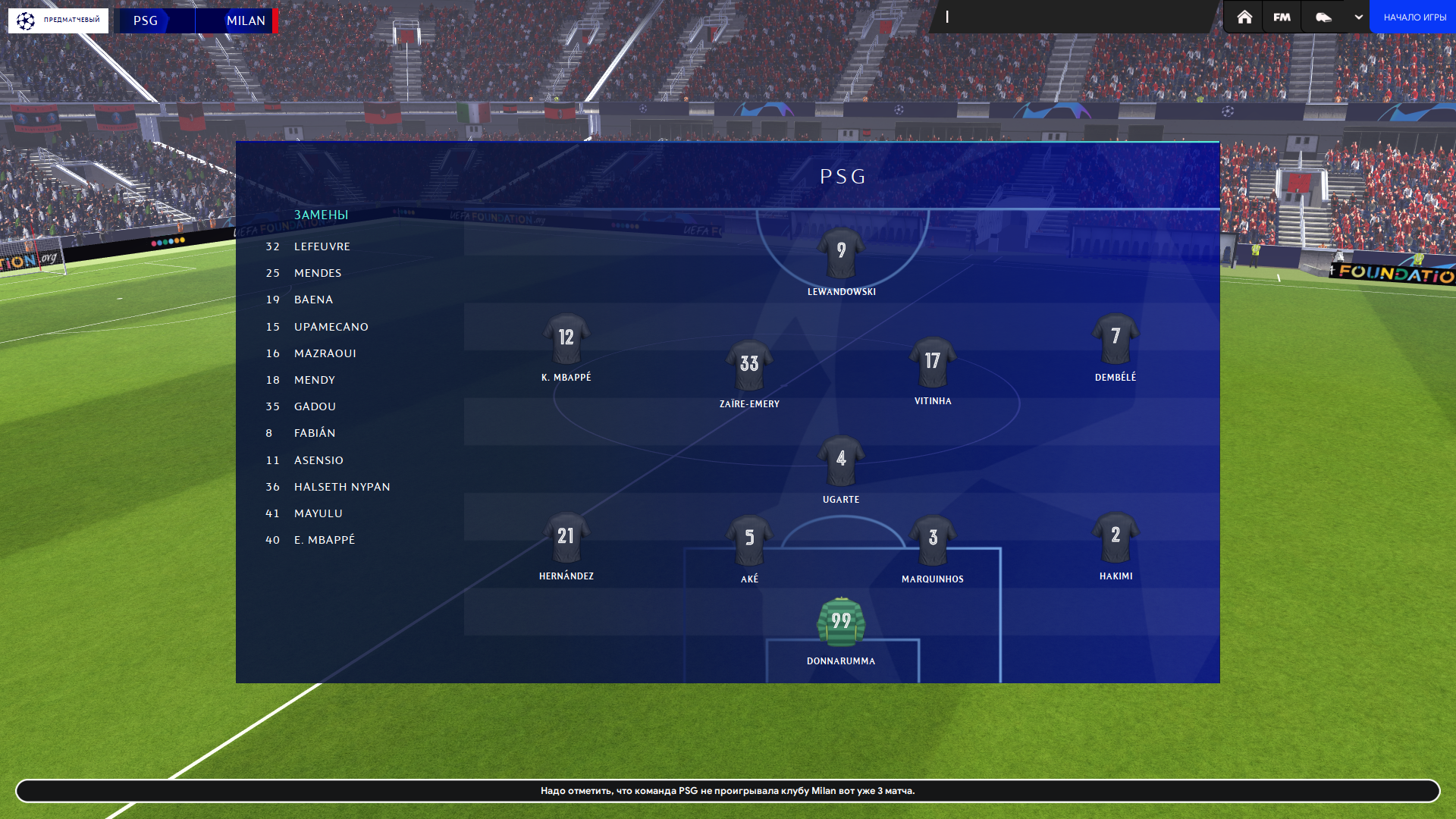This screenshot has width=1456, height=819.
Task: Choose Dembélé's number 7 shirt
Action: [x=1116, y=338]
